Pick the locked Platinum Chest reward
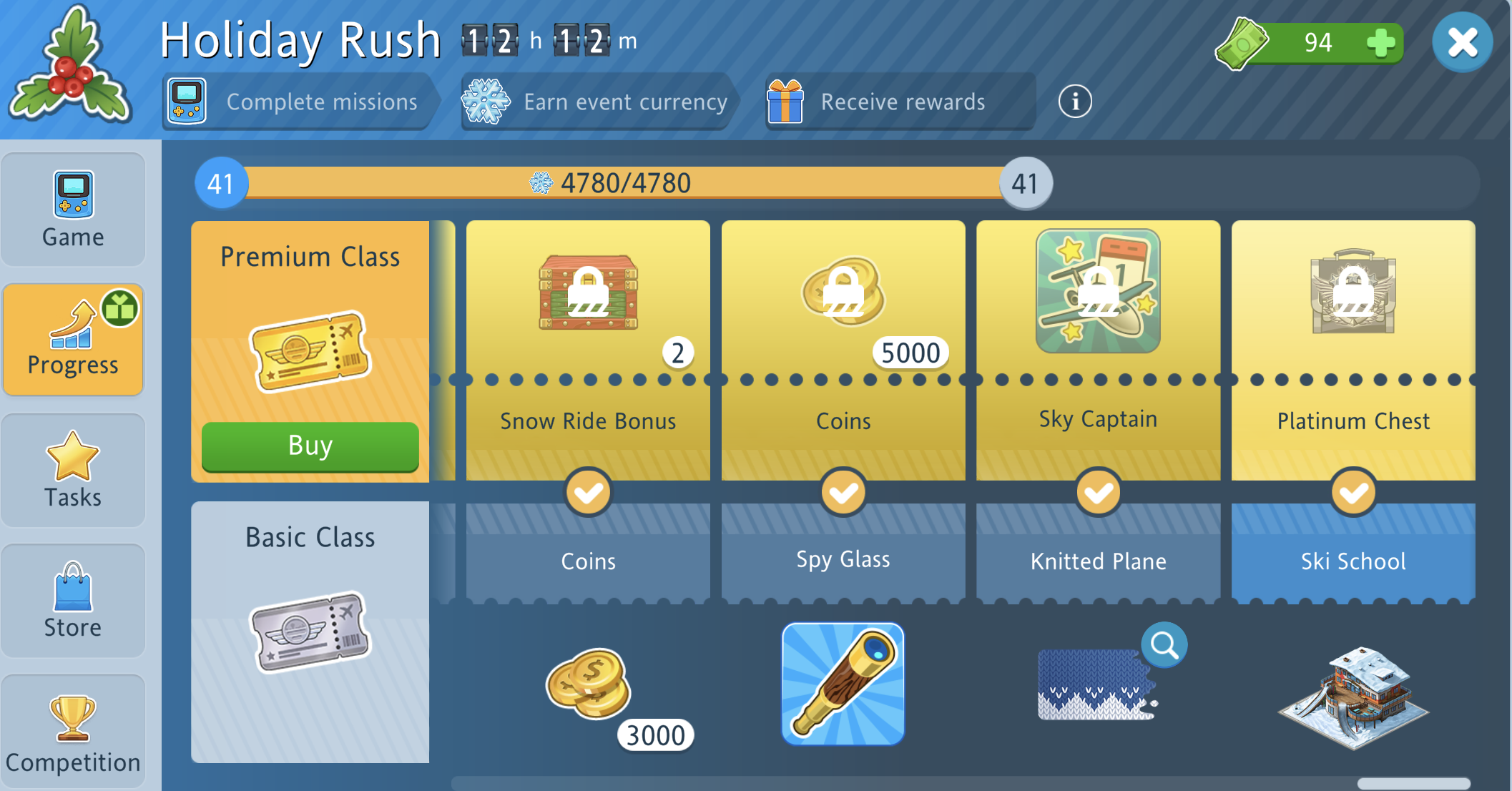Image resolution: width=1512 pixels, height=791 pixels. point(1353,292)
